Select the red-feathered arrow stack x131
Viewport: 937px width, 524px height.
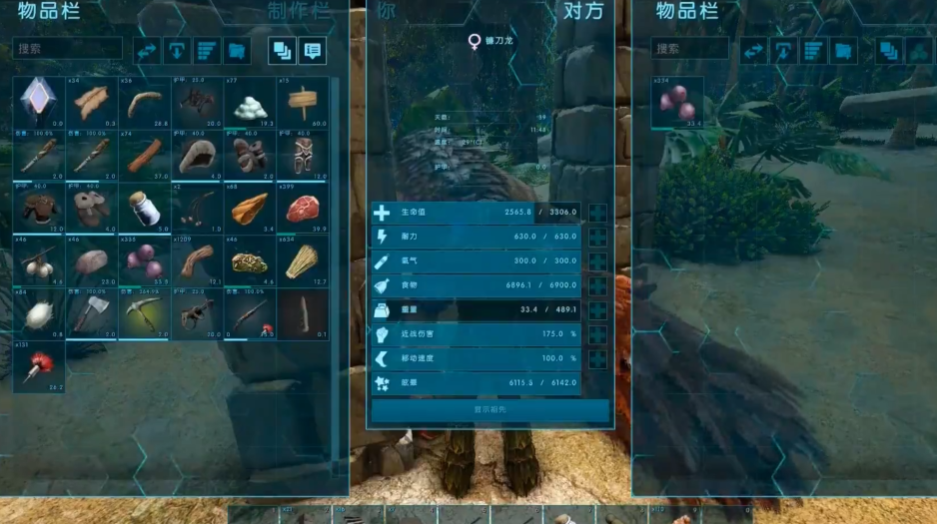(x=39, y=366)
